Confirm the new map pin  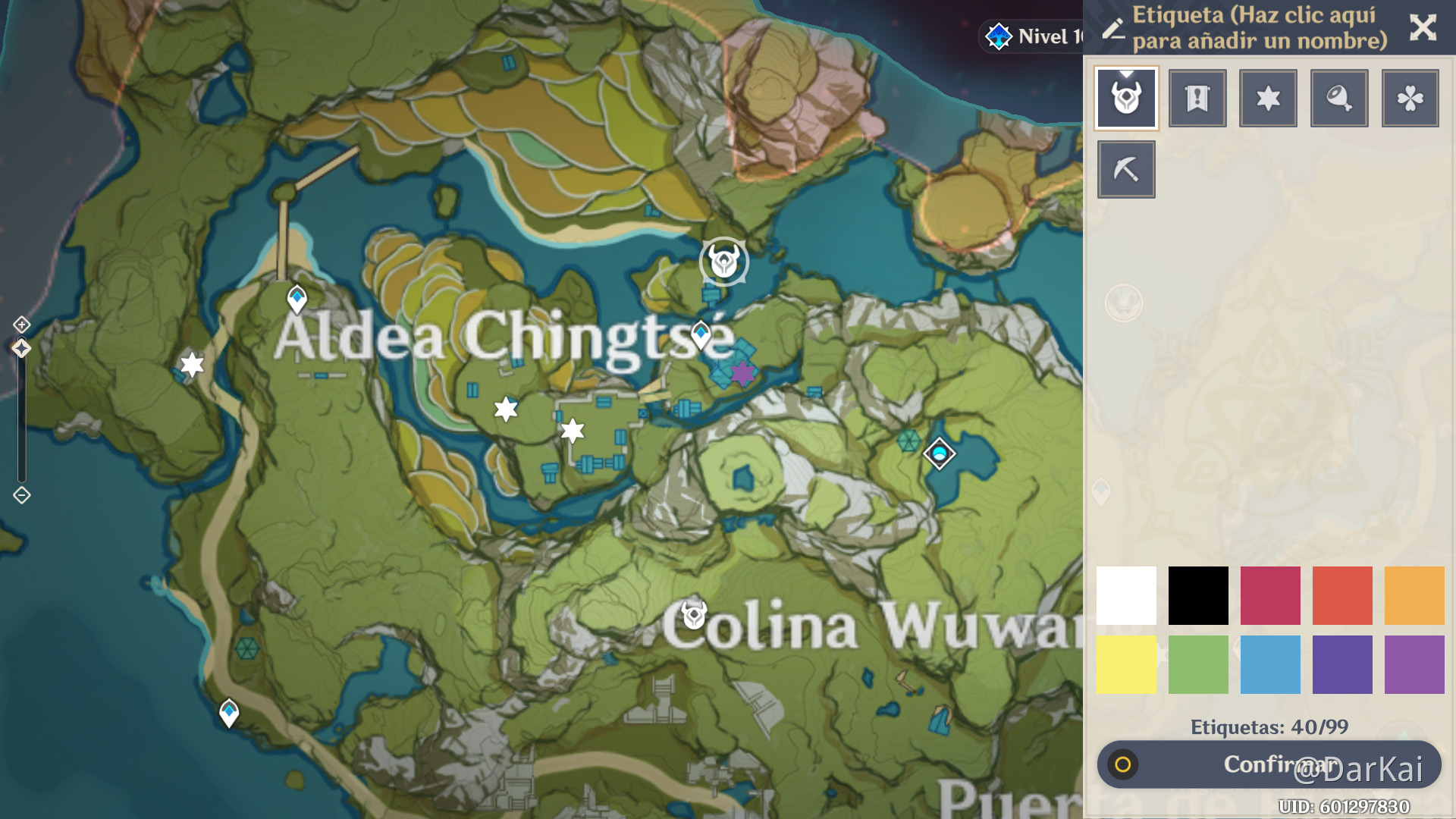tap(1269, 764)
